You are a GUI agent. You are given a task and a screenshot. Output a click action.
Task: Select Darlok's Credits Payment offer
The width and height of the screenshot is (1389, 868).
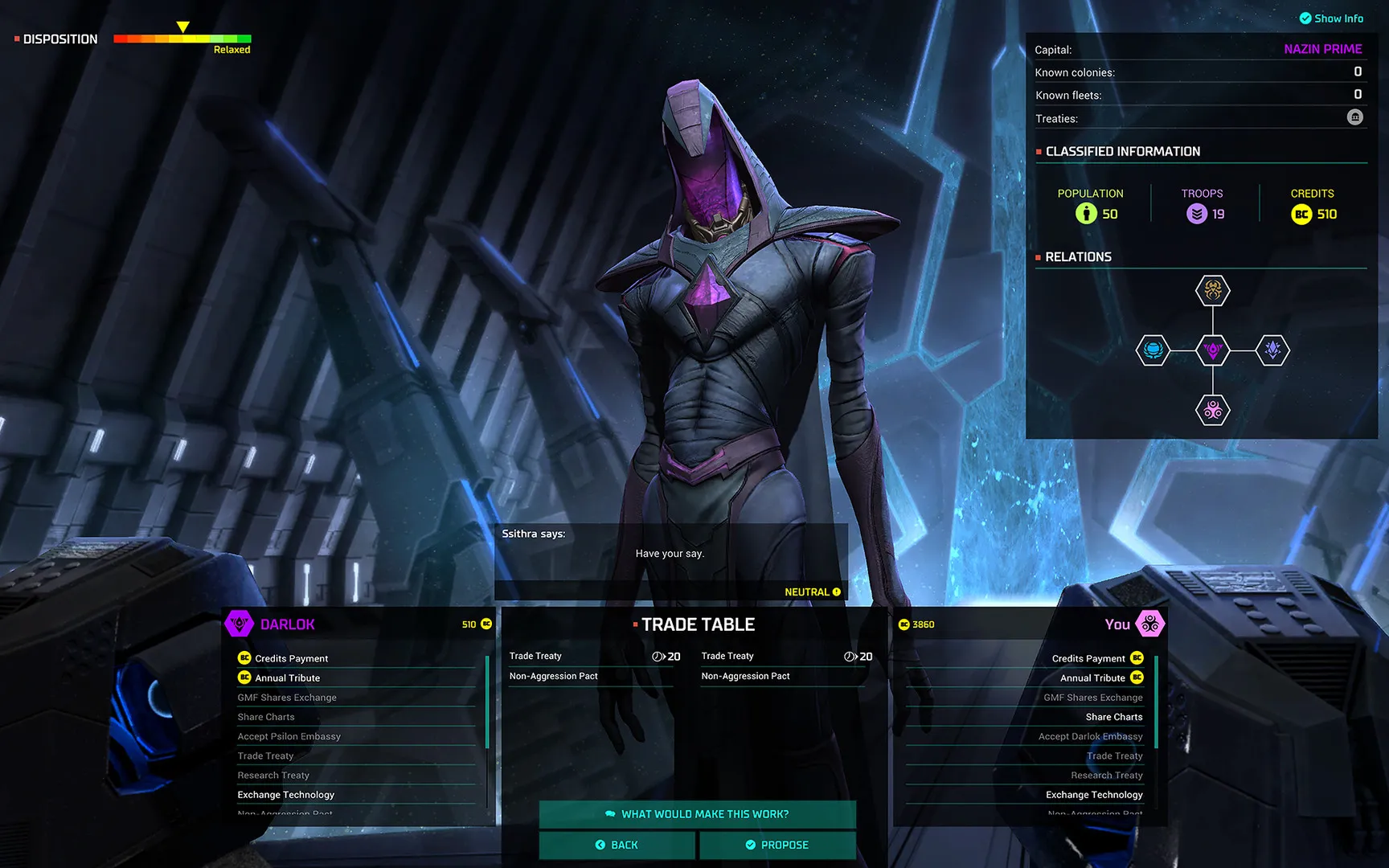(291, 658)
